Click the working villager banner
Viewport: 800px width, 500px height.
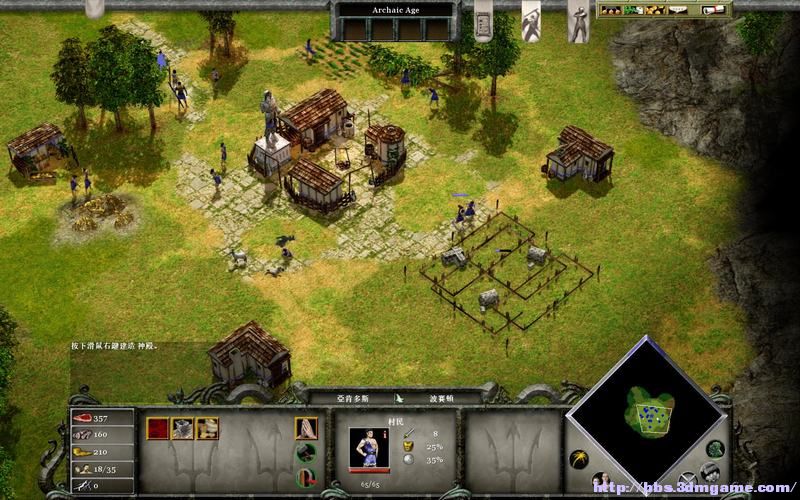(x=531, y=18)
